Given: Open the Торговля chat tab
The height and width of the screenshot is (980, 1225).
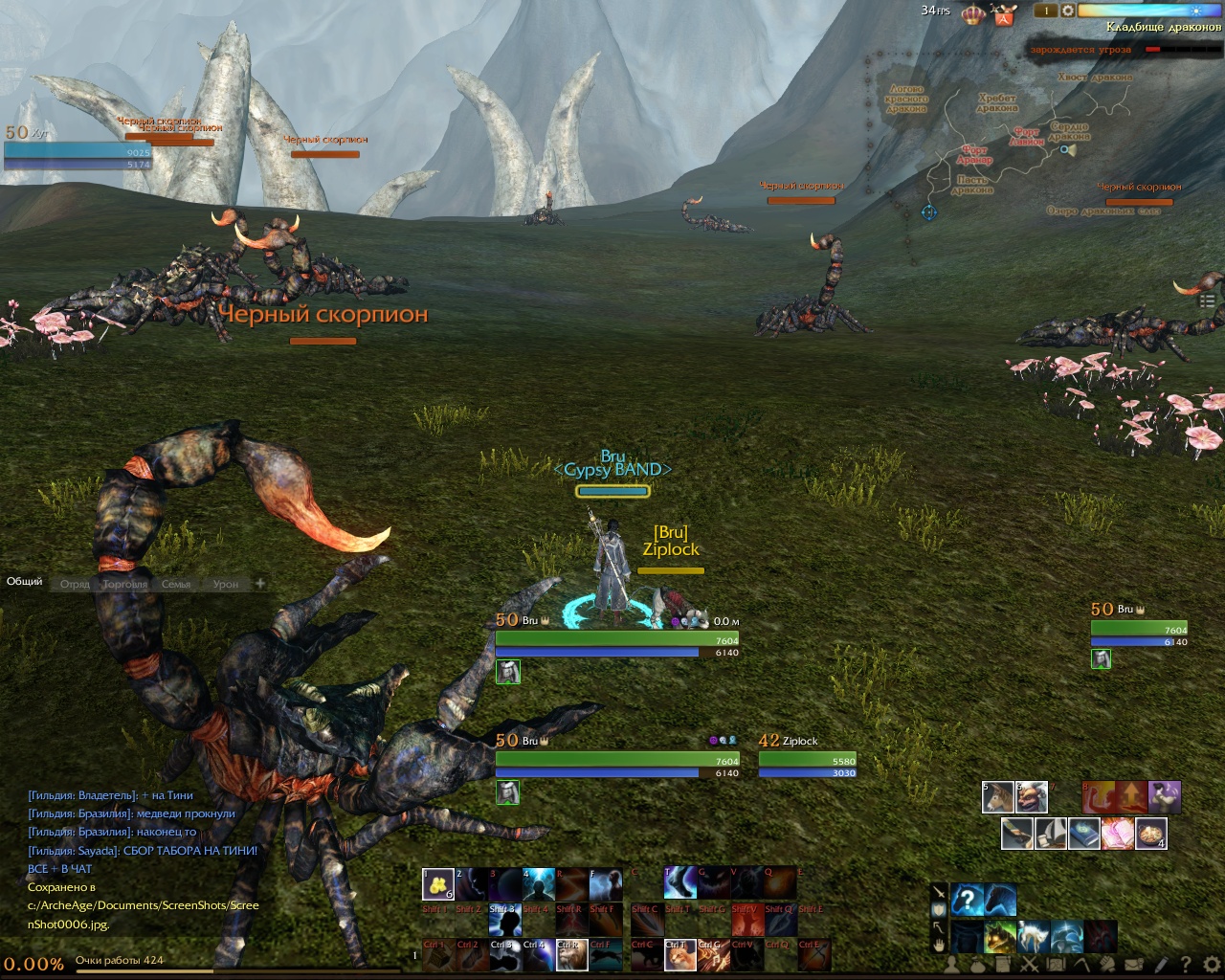Looking at the screenshot, I should point(125,584).
